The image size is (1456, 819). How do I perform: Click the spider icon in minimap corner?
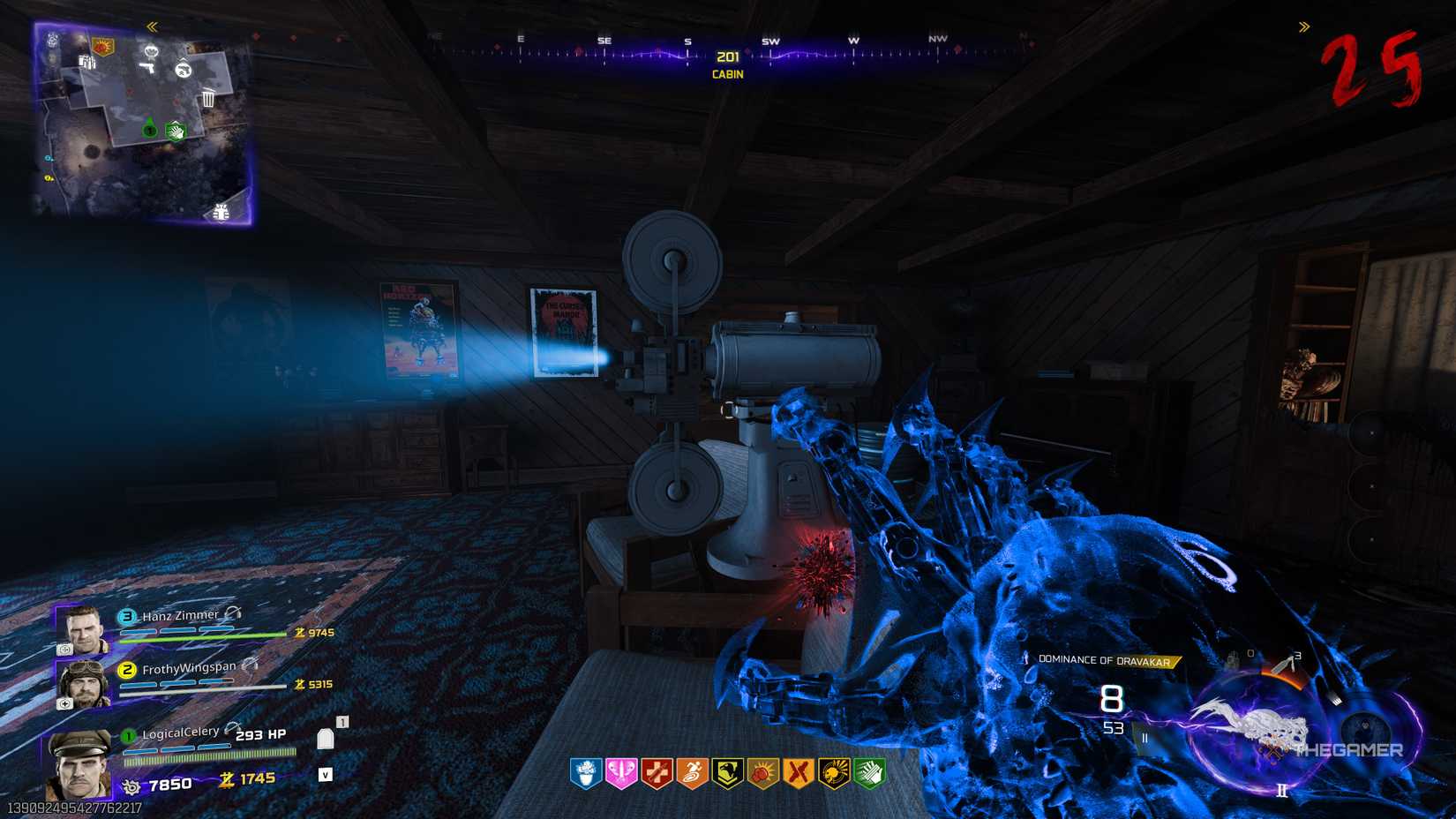(221, 213)
